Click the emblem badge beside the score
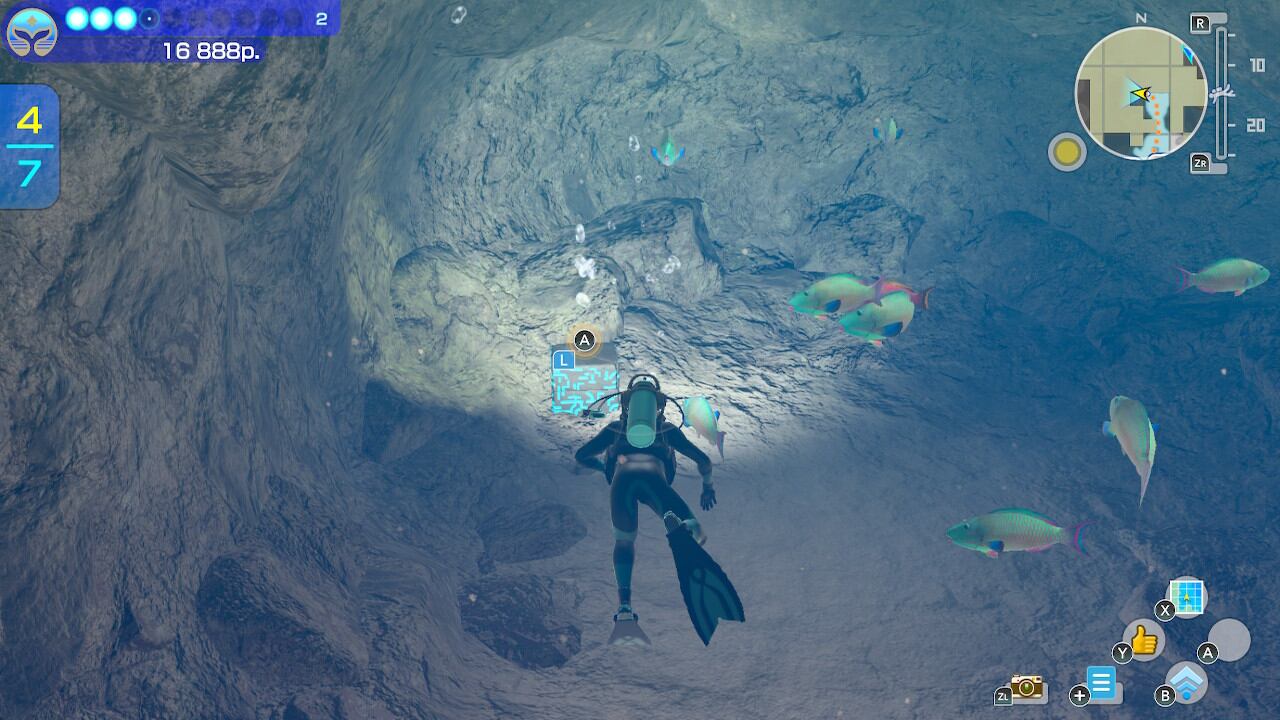This screenshot has height=720, width=1280. pos(32,32)
